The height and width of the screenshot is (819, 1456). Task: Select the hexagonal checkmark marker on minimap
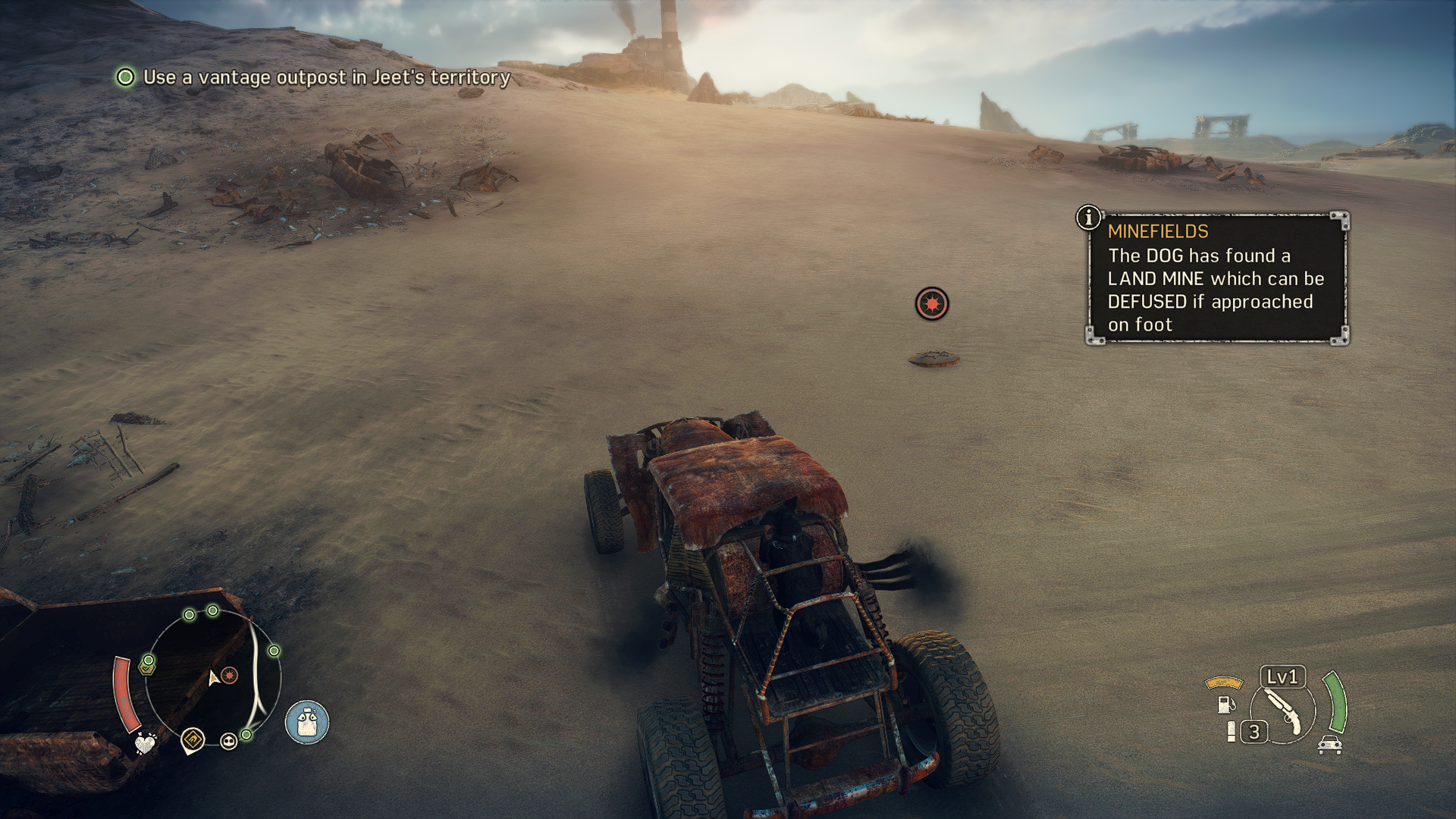147,666
